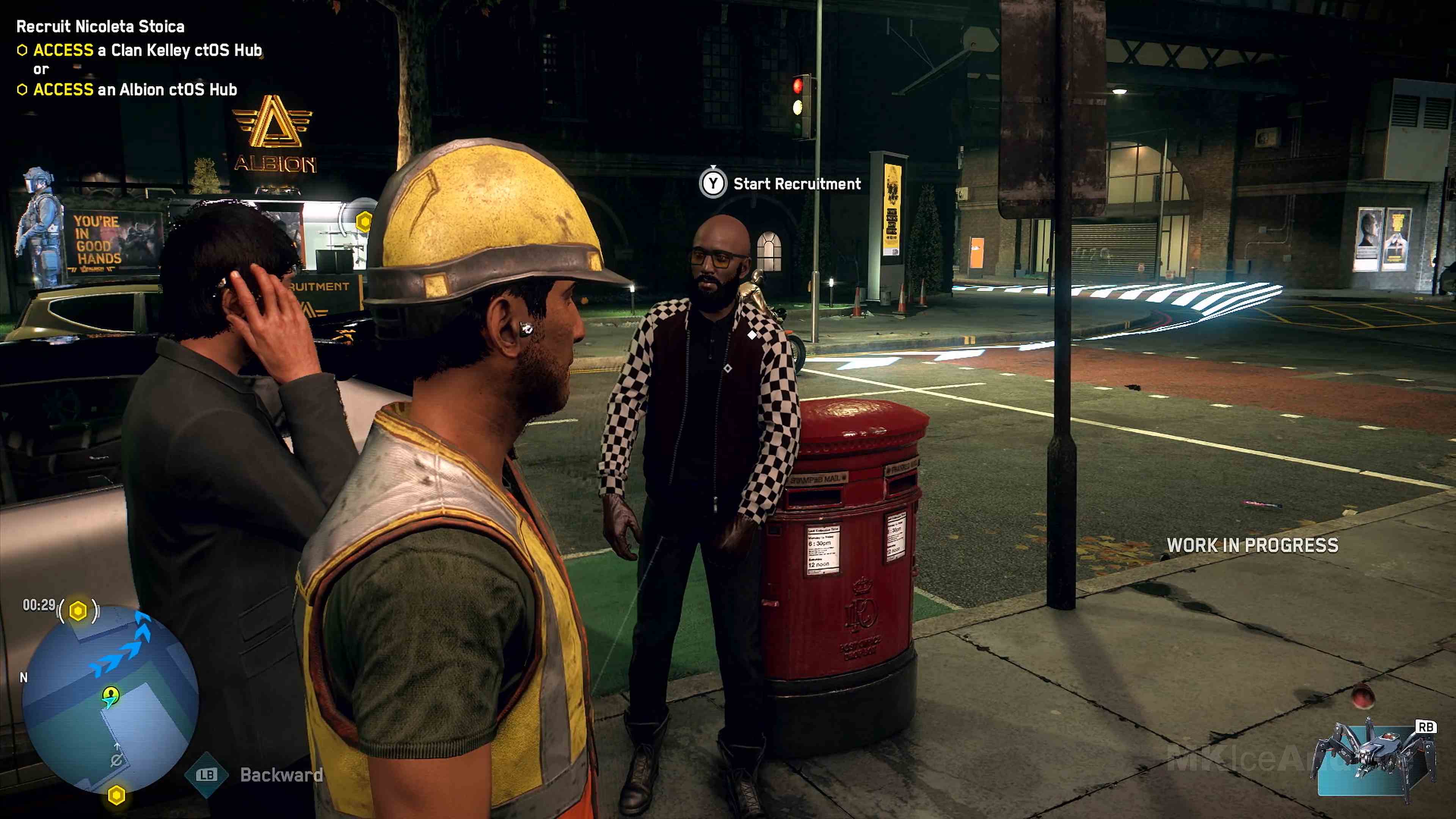Click the compass N marker on the minimap
The image size is (1456, 819).
(24, 676)
